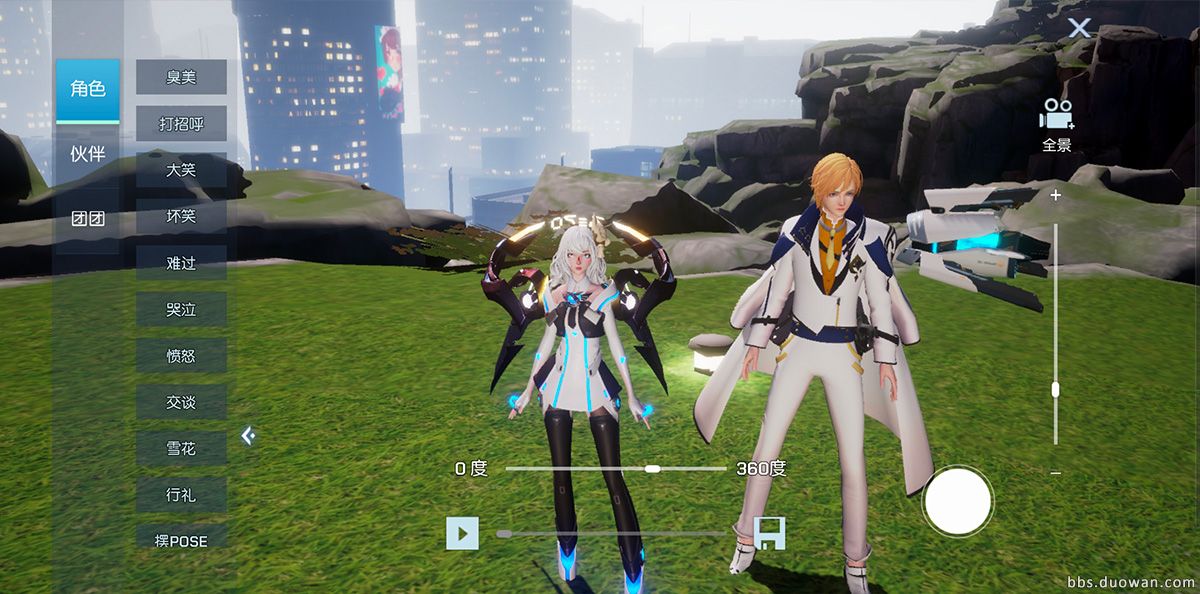This screenshot has height=594, width=1200.
Task: Tap the white round shutter button
Action: pos(957,501)
